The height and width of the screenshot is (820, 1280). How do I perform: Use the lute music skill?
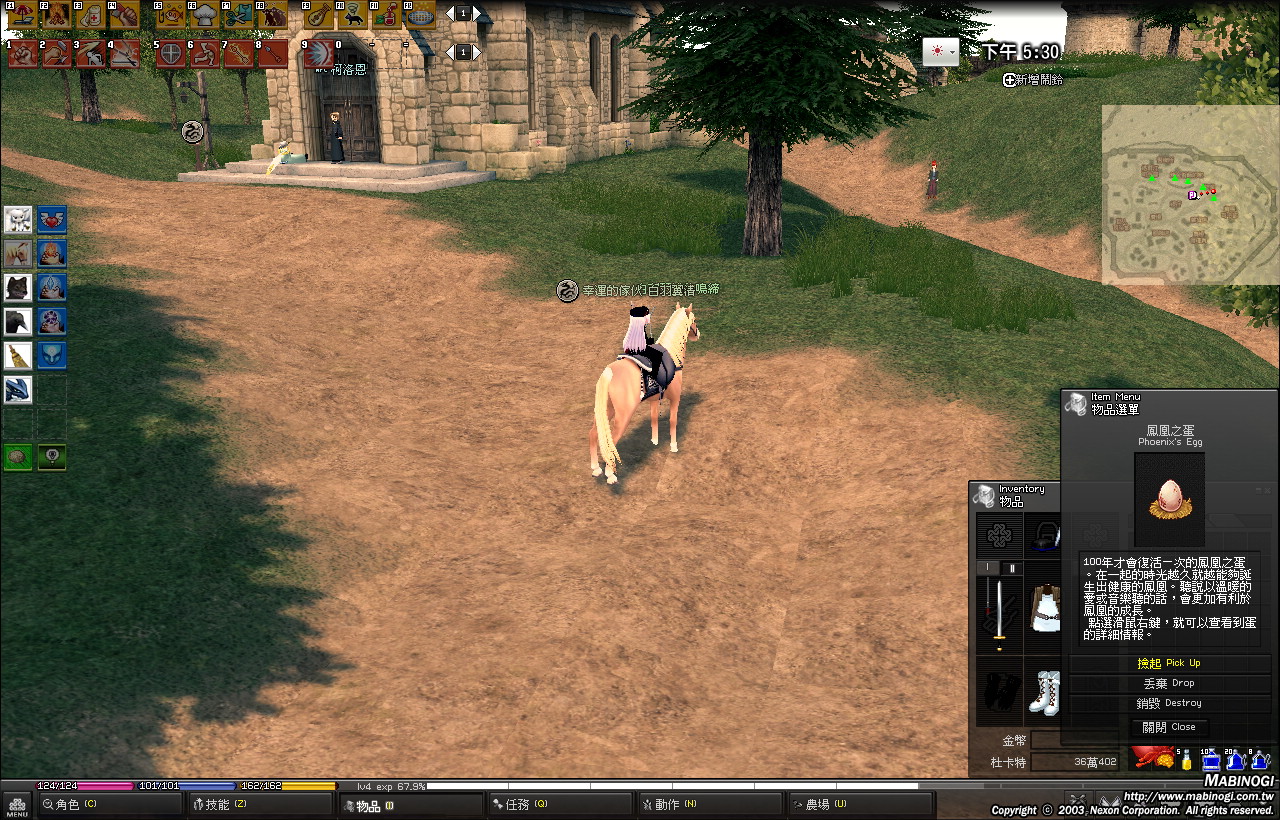click(x=318, y=15)
